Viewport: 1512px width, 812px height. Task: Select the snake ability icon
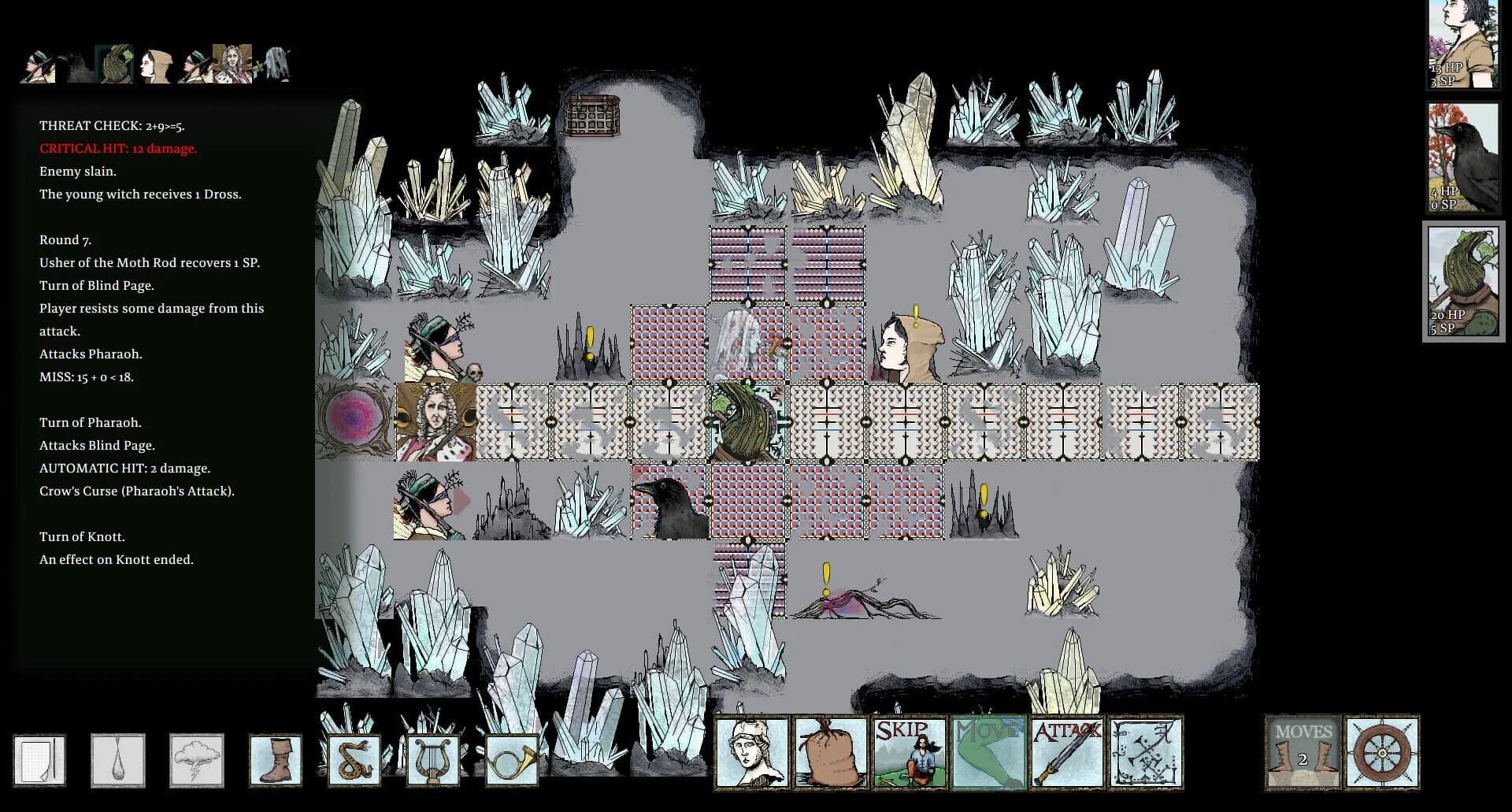[x=356, y=758]
